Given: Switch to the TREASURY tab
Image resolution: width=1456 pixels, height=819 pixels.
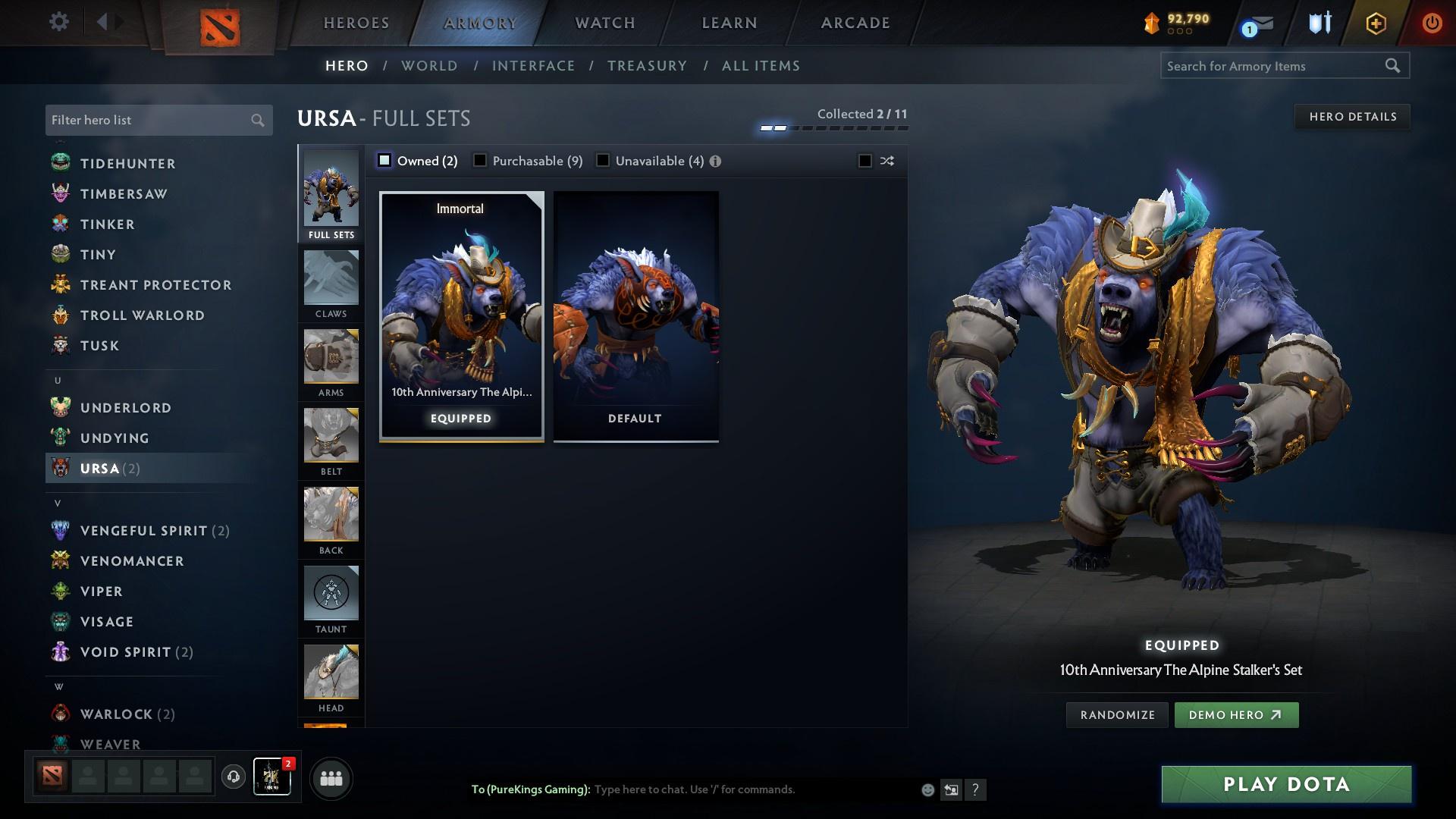Looking at the screenshot, I should (x=647, y=66).
